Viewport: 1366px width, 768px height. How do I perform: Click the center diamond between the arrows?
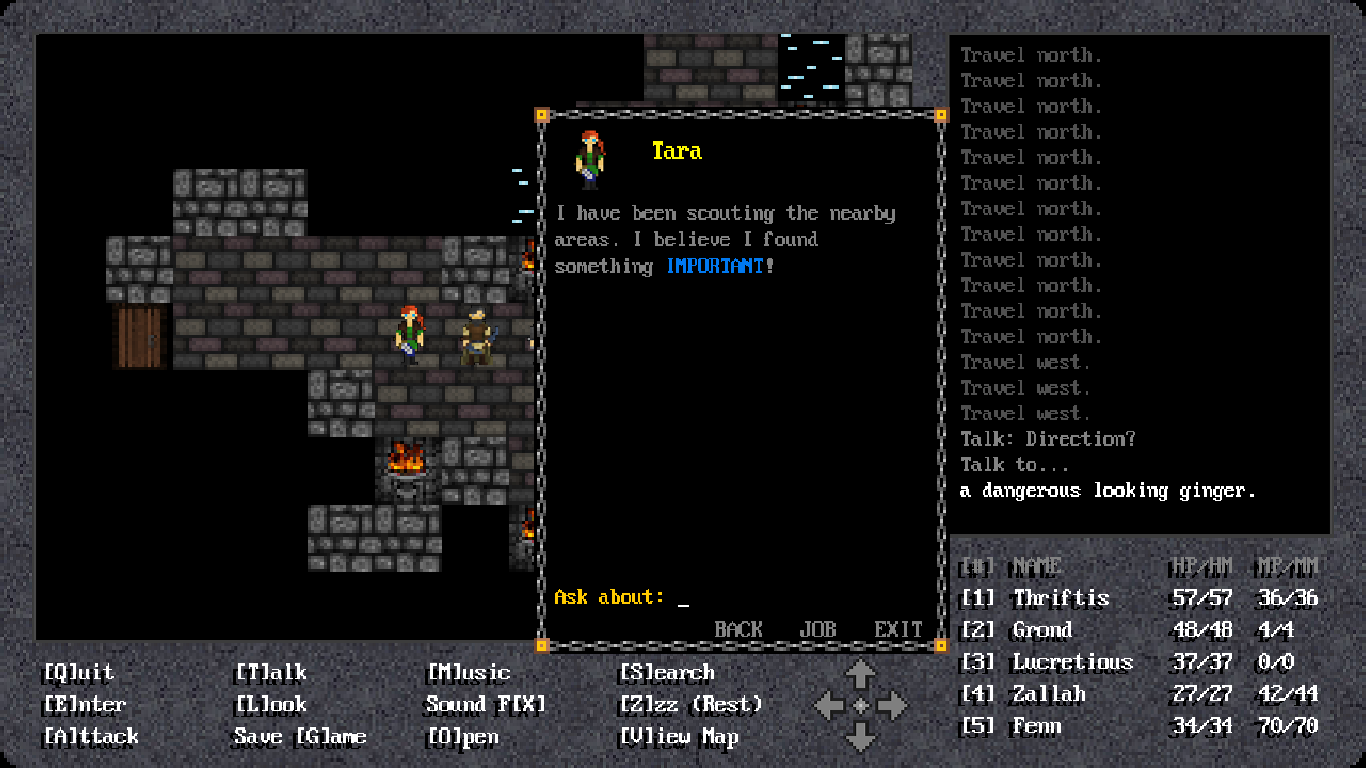[x=861, y=705]
